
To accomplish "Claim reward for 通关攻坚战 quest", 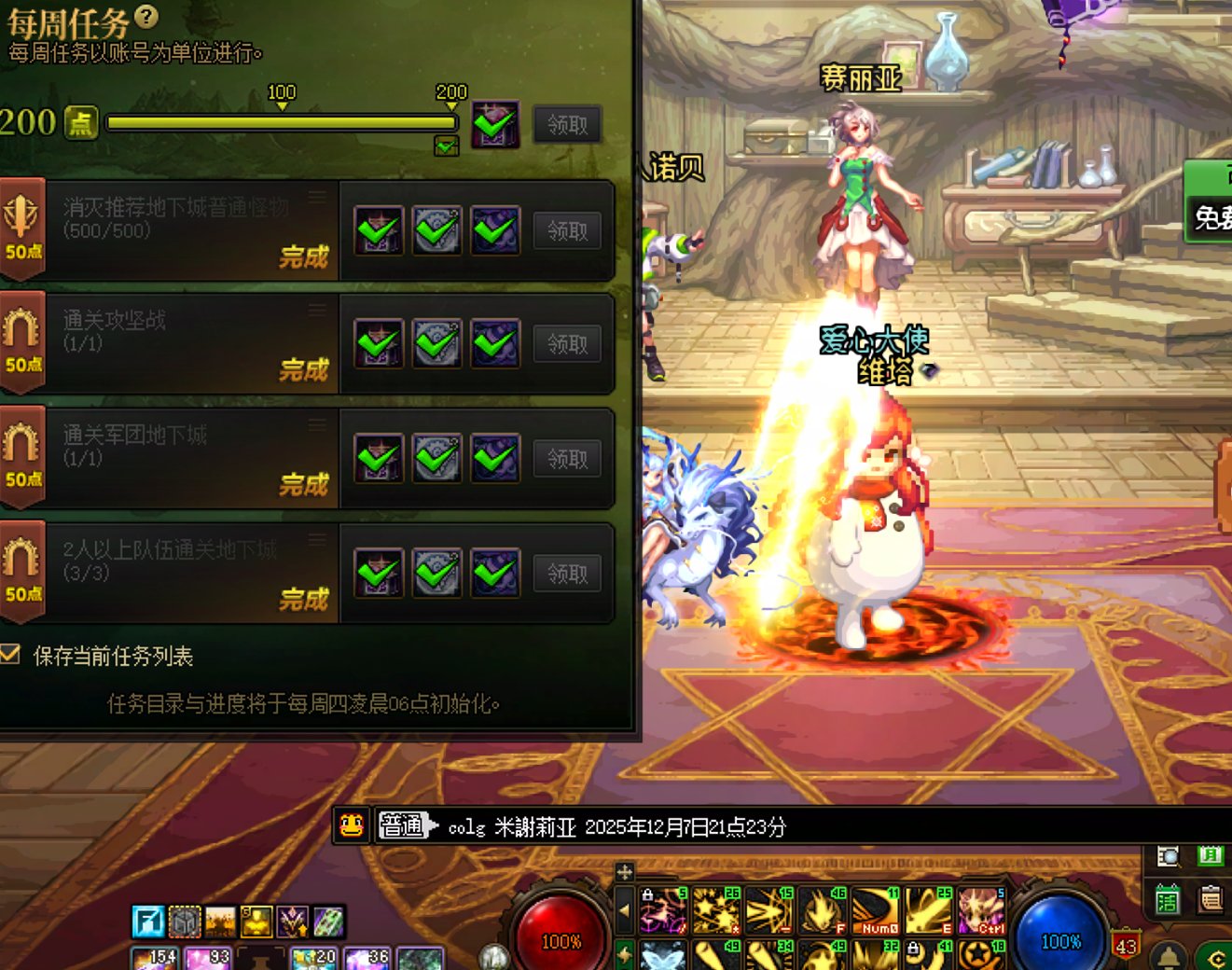I will pos(567,344).
